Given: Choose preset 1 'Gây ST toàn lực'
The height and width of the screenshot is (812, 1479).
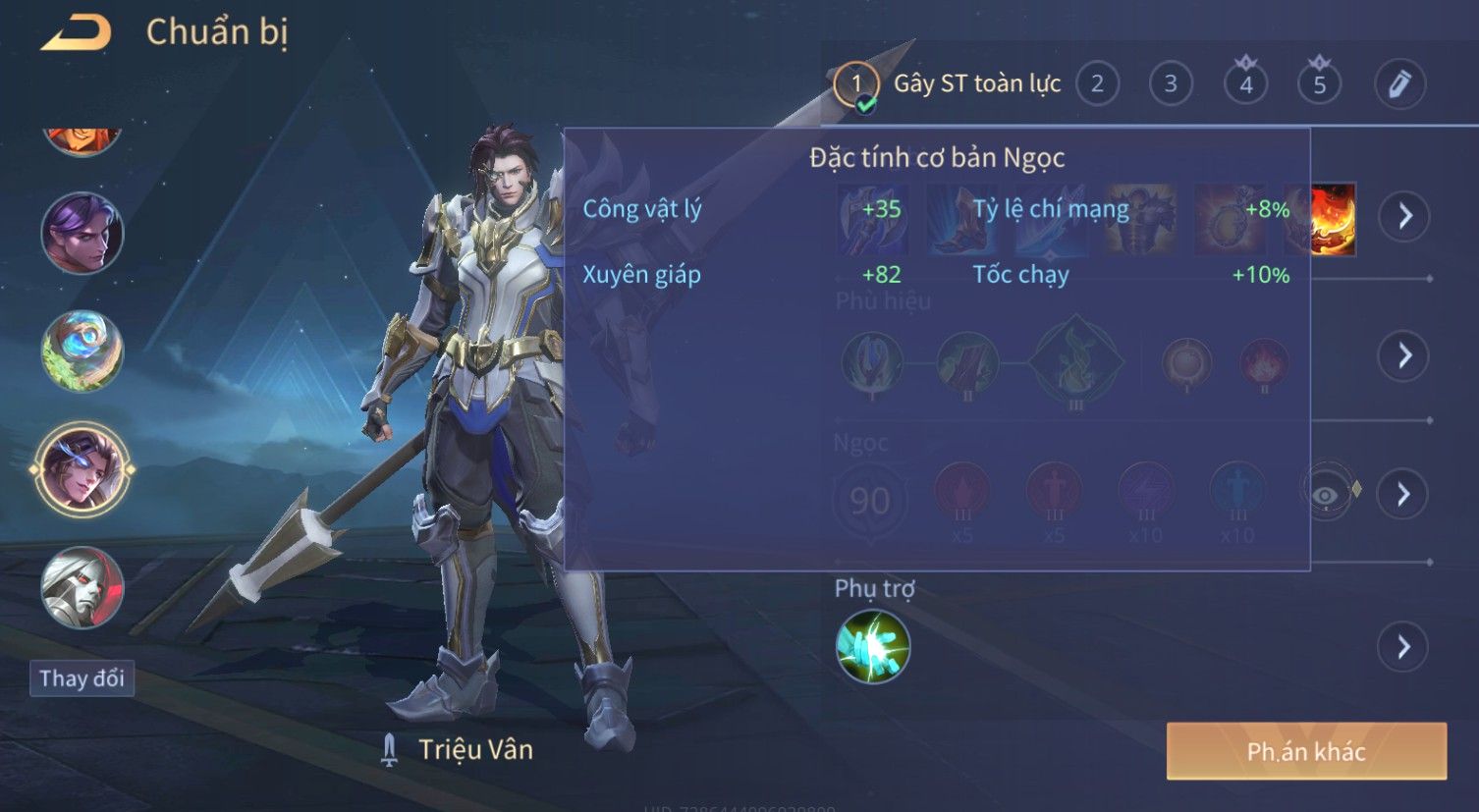Looking at the screenshot, I should pyautogui.click(x=854, y=85).
